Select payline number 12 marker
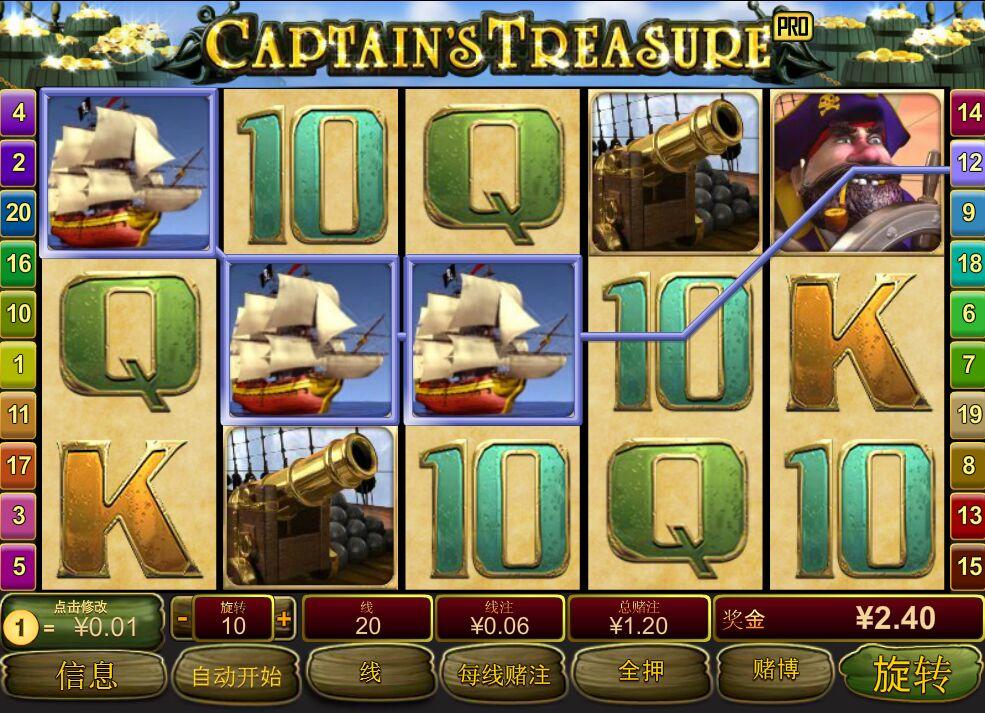The height and width of the screenshot is (713, 985). click(x=968, y=162)
